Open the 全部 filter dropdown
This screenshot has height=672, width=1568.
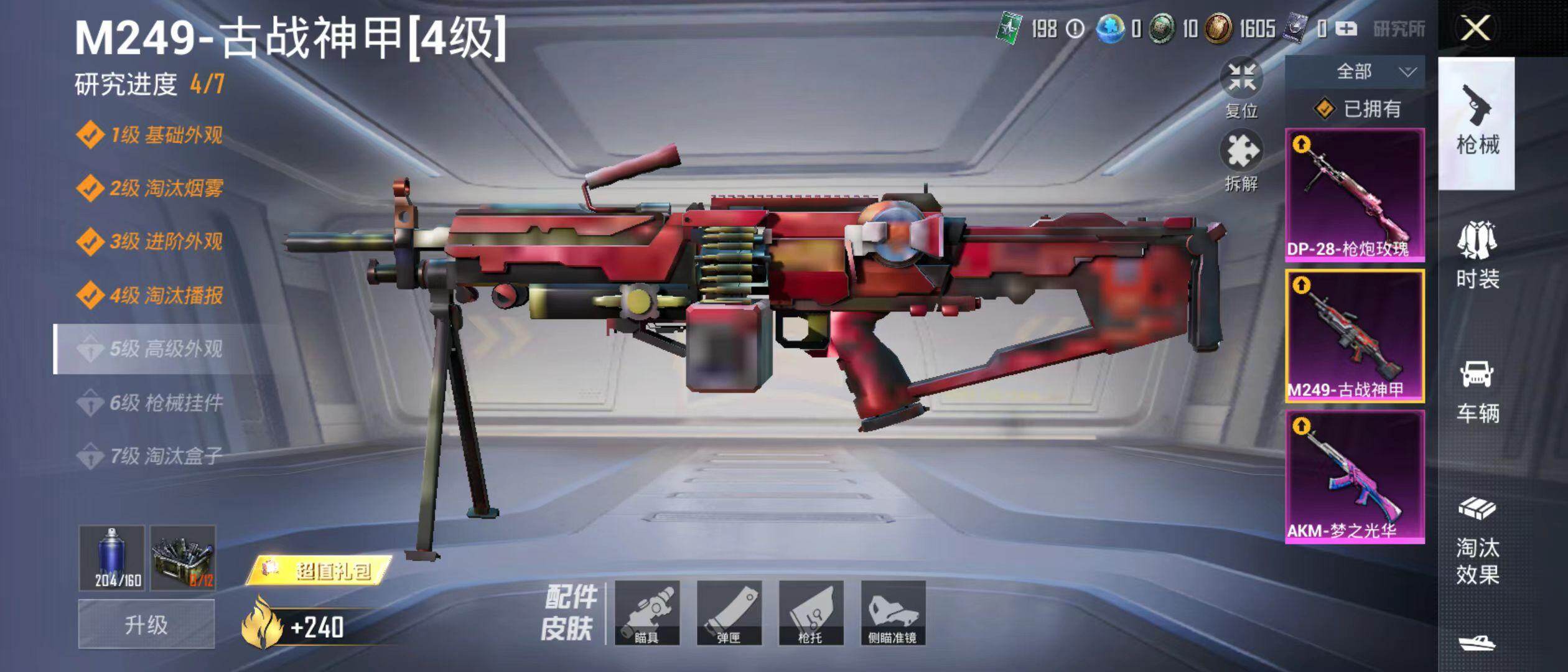point(1355,72)
